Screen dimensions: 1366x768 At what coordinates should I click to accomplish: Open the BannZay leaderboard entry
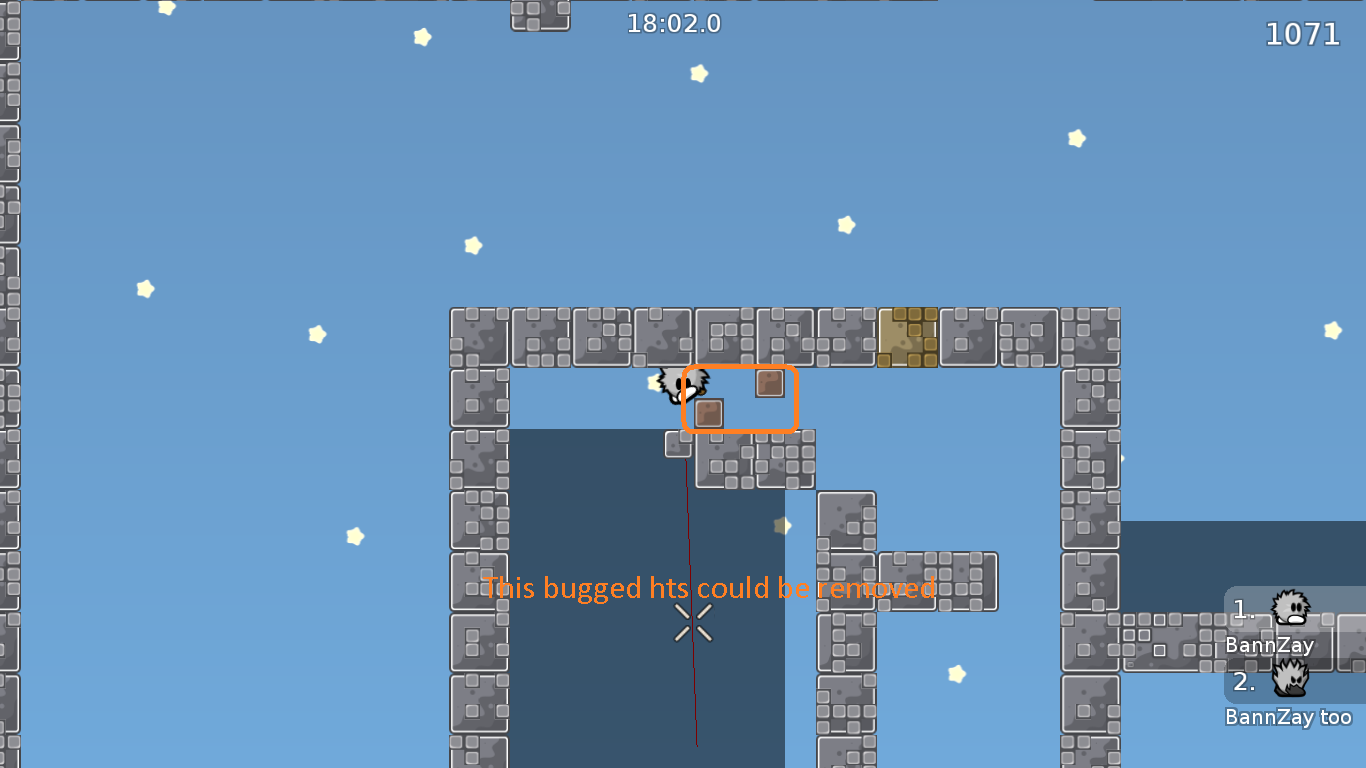(1269, 645)
